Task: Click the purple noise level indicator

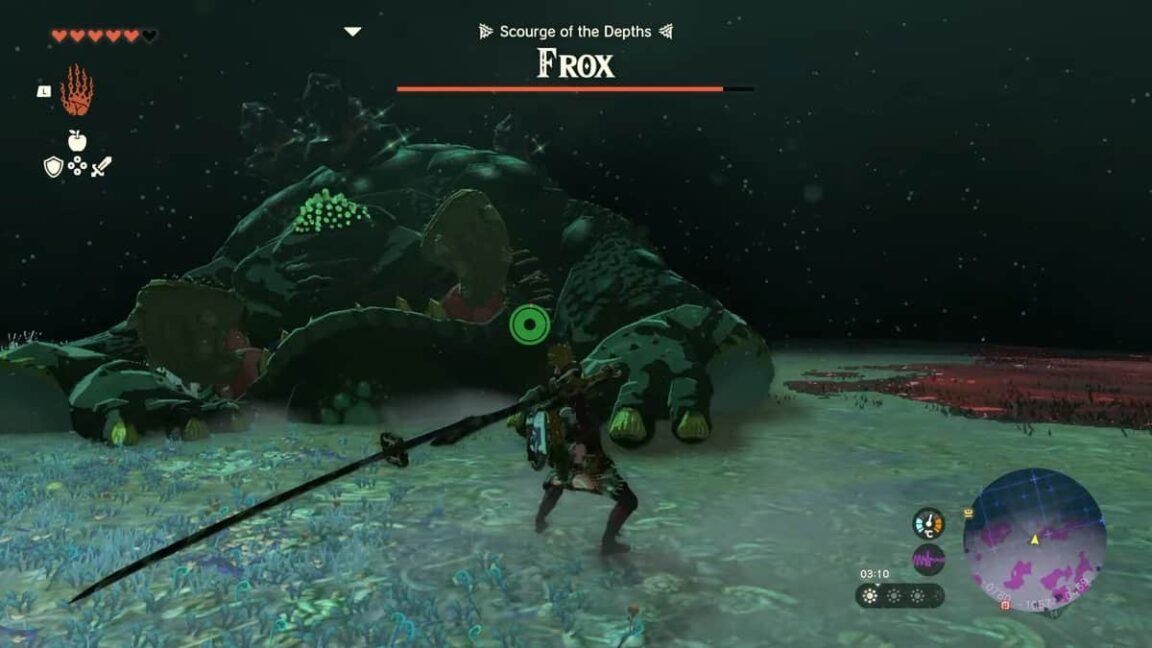Action: [x=929, y=559]
